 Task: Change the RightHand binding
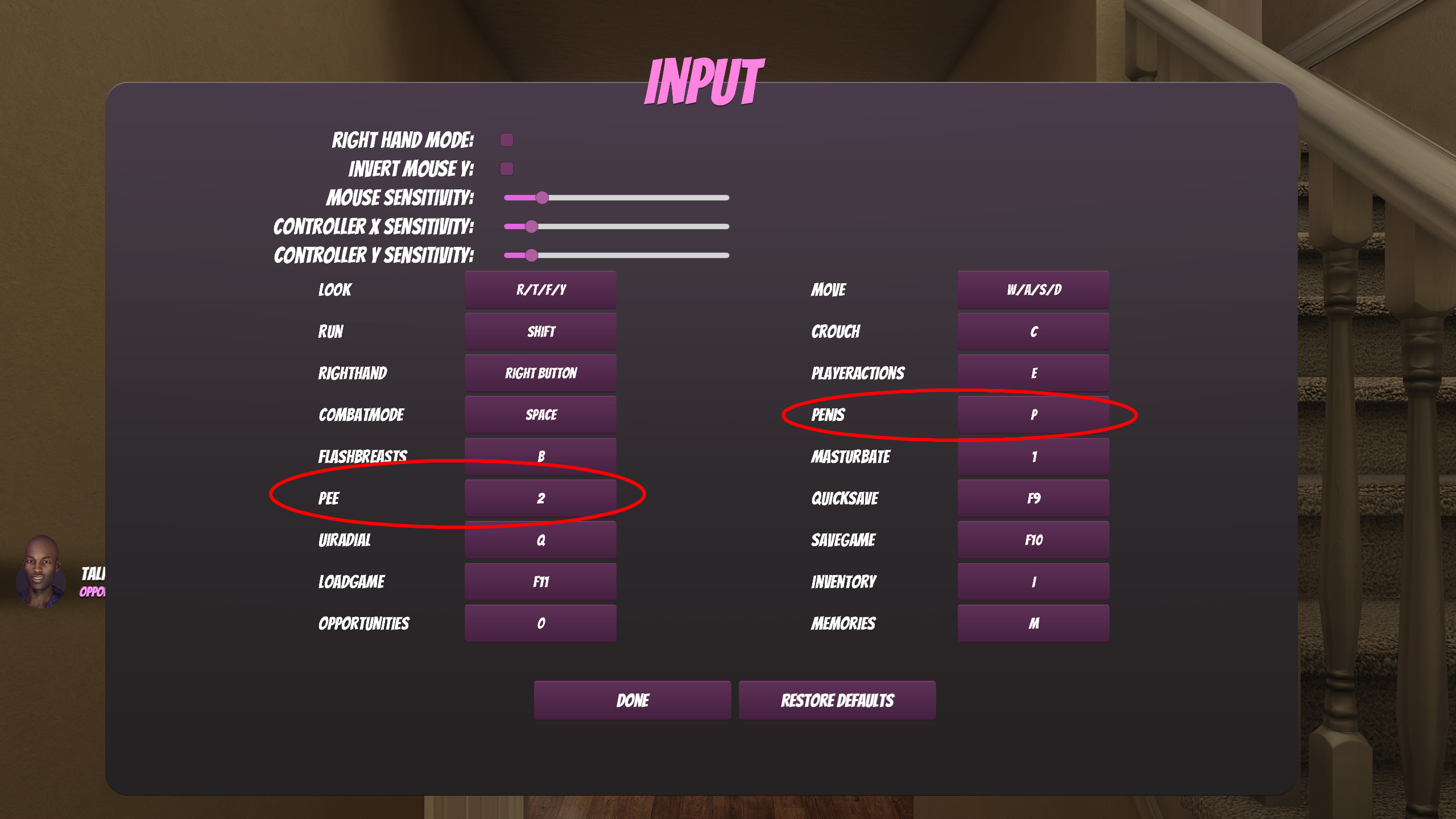tap(540, 373)
